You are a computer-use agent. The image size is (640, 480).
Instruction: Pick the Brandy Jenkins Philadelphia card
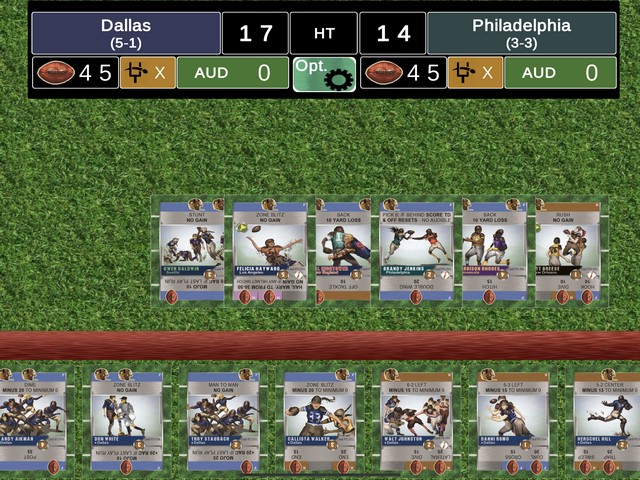[416, 250]
